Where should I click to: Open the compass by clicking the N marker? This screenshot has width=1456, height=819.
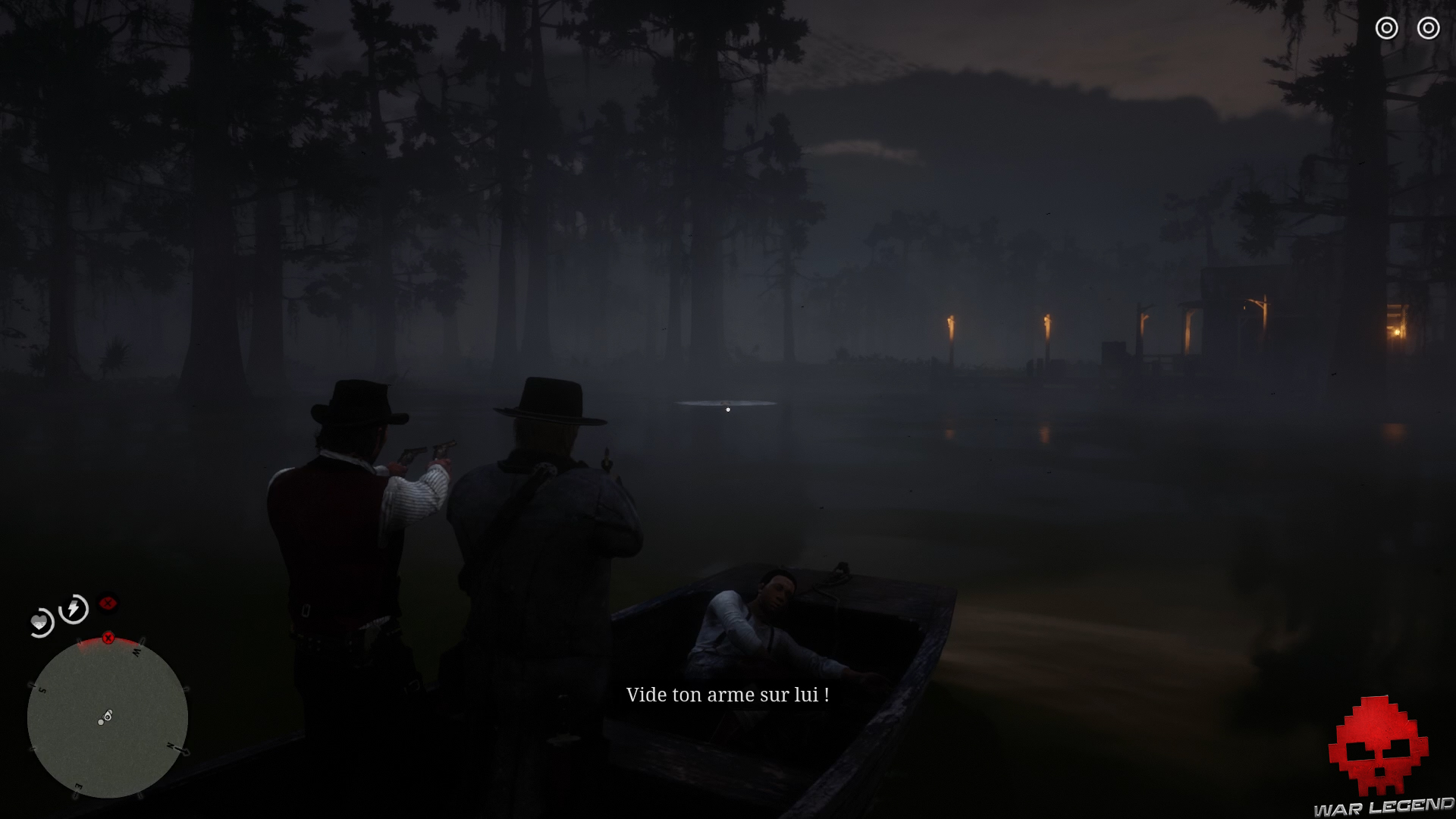[172, 746]
